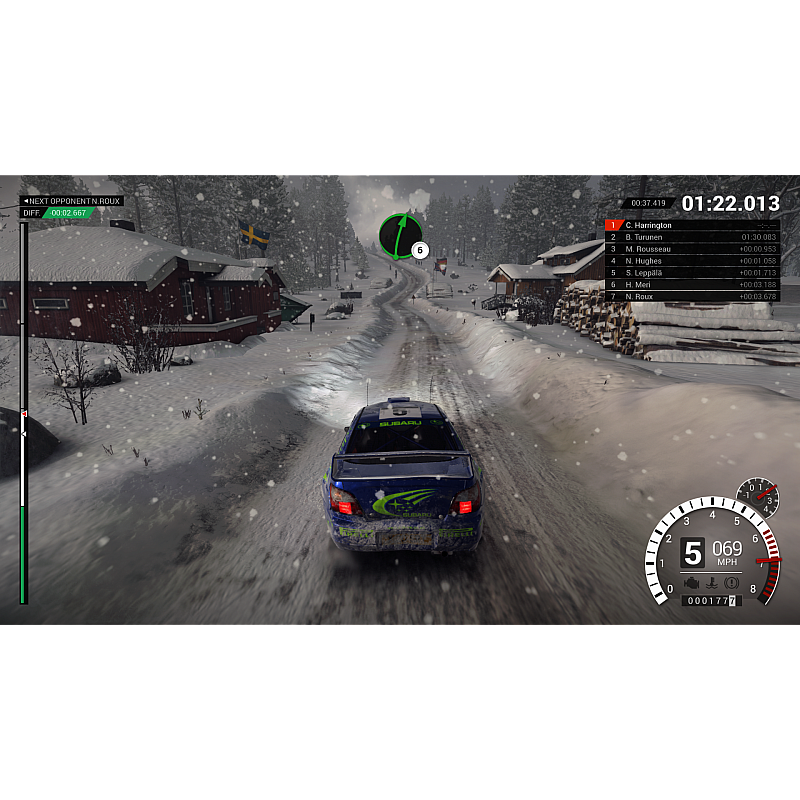This screenshot has width=800, height=800.
Task: Click the brake warning light icon
Action: (x=732, y=582)
